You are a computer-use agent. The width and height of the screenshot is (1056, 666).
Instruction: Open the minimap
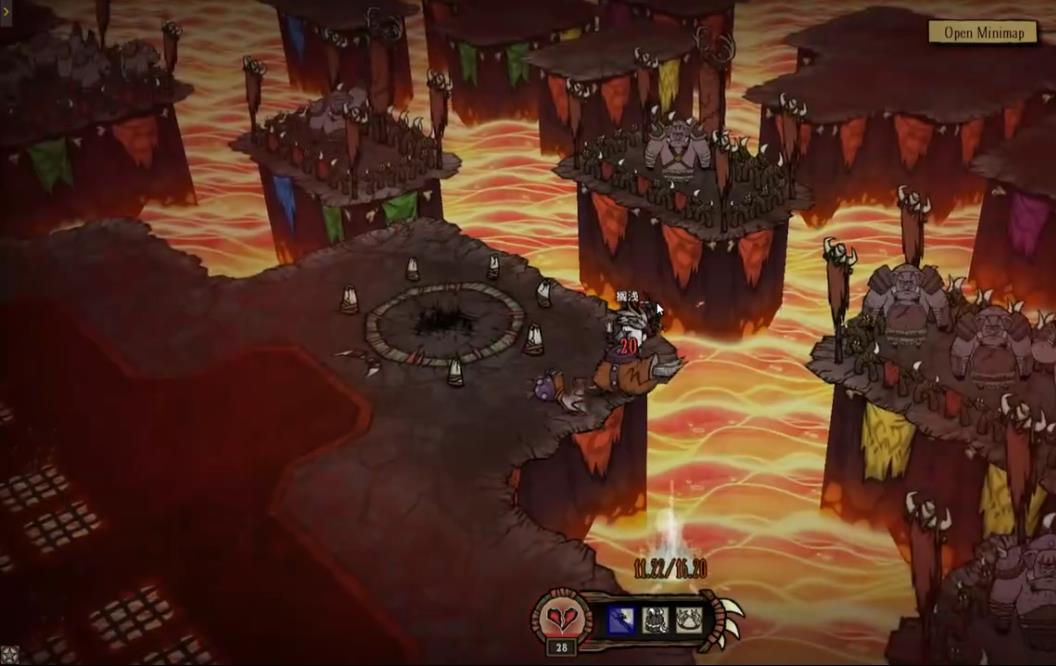click(x=984, y=32)
